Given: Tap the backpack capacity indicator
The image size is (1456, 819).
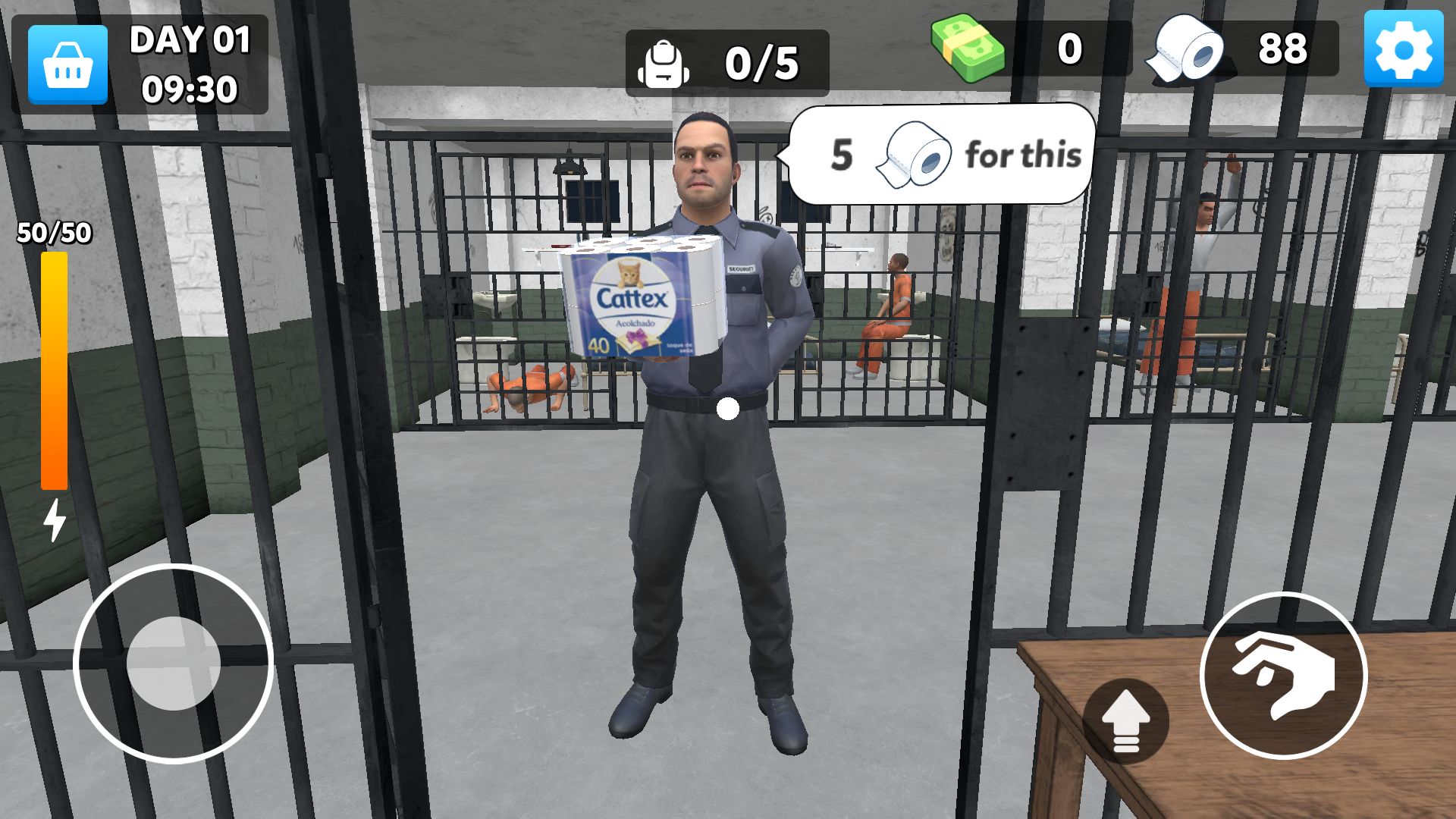Looking at the screenshot, I should 664,64.
